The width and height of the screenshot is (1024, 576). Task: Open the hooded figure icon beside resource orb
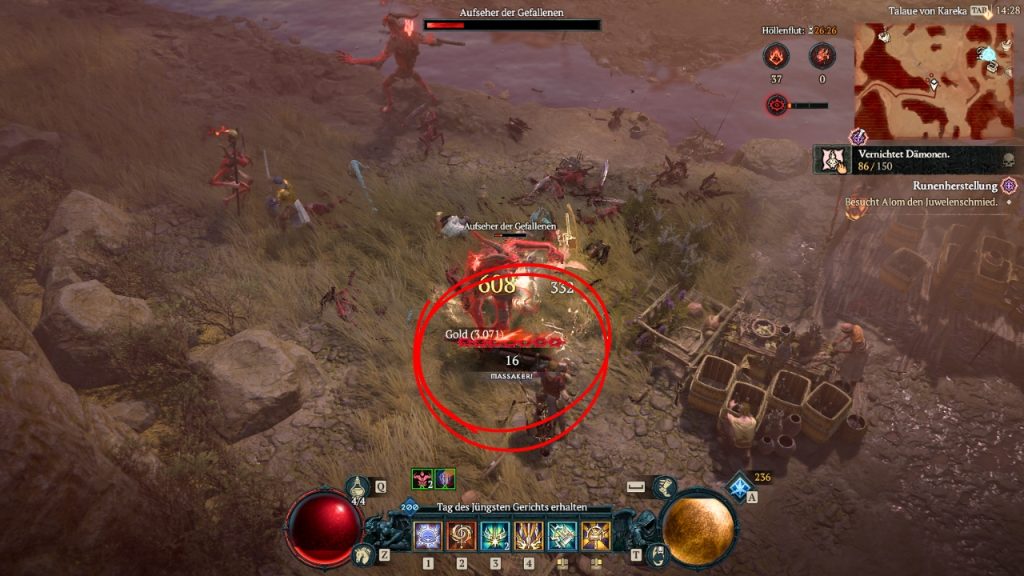tap(655, 553)
